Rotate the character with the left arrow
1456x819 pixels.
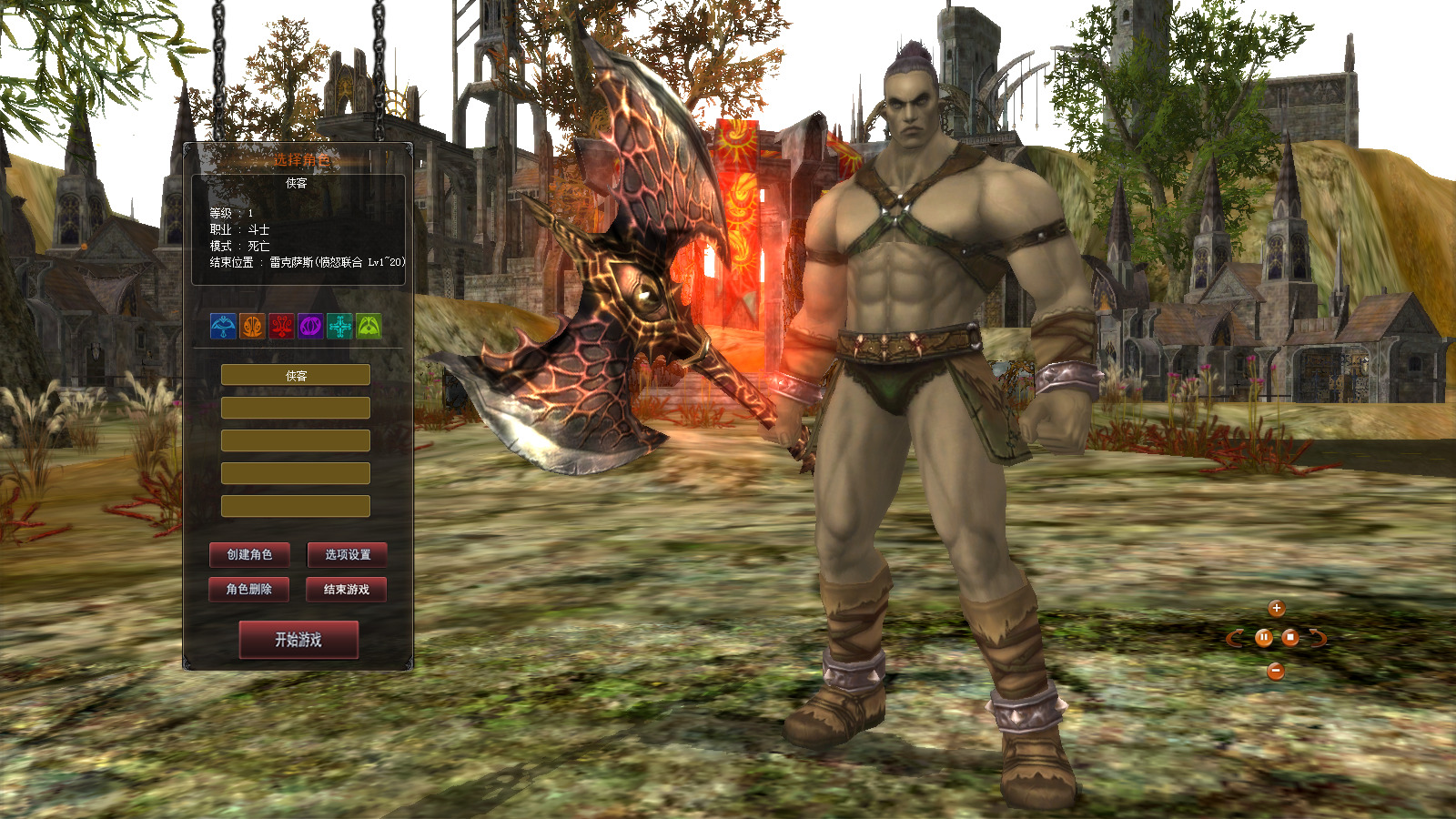click(x=1235, y=638)
